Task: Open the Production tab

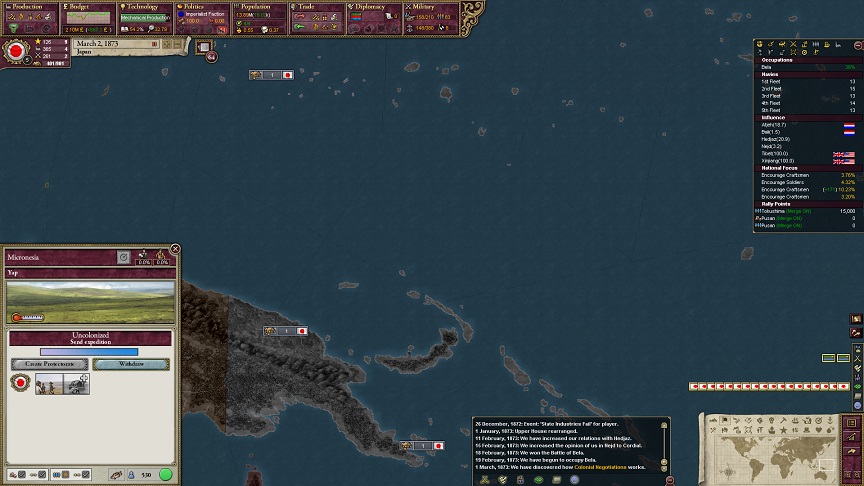Action: coord(29,7)
